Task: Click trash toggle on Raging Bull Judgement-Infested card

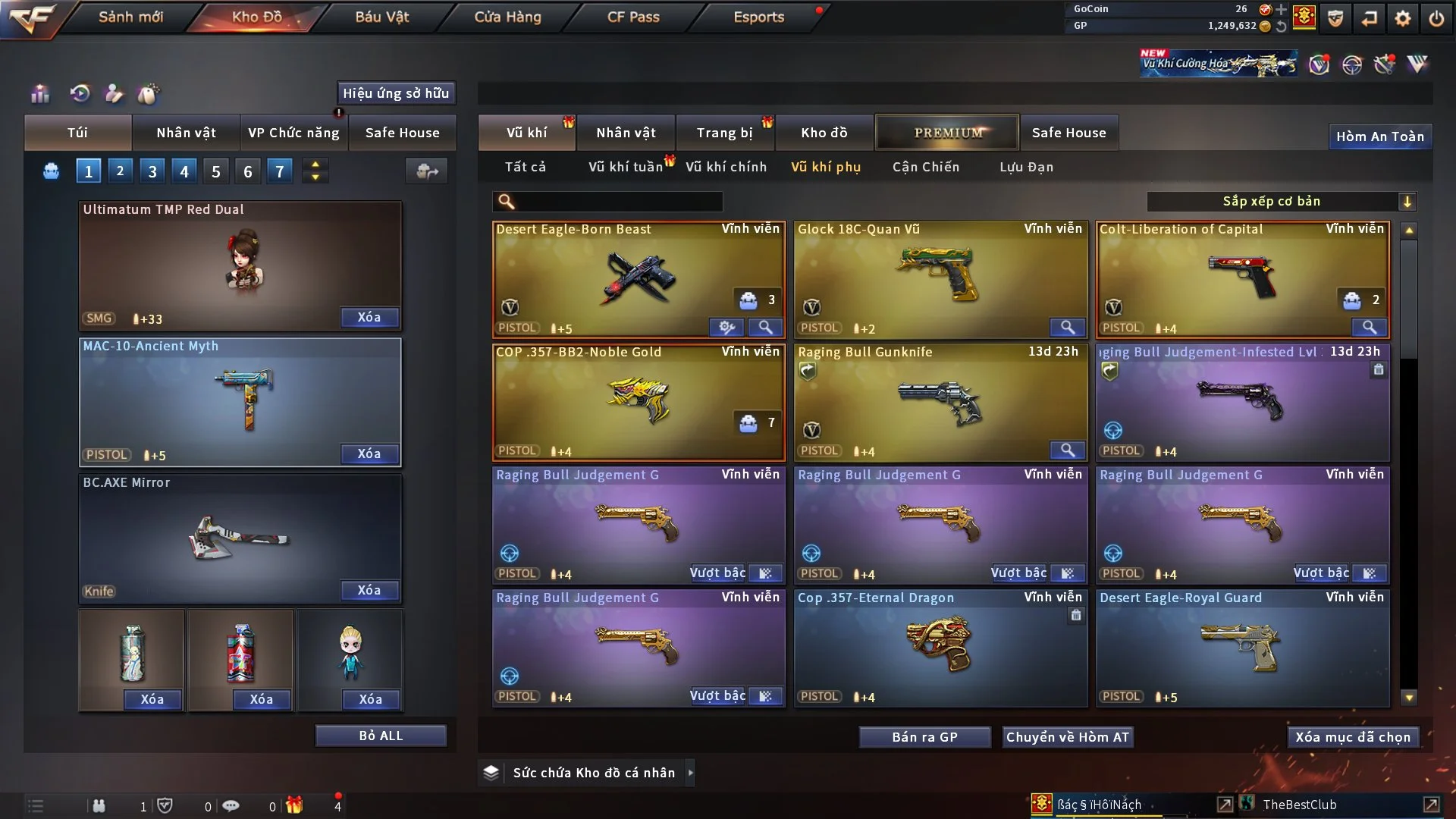Action: tap(1379, 369)
